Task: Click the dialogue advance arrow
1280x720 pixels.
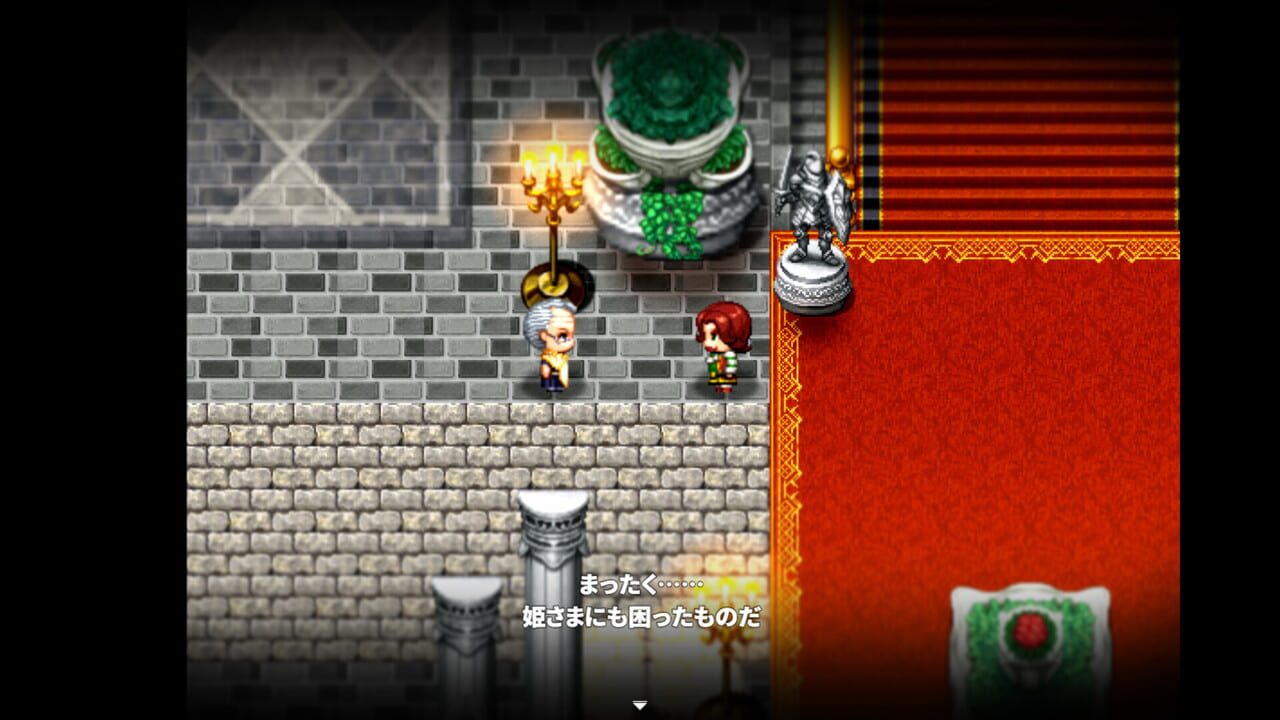Action: coord(639,703)
